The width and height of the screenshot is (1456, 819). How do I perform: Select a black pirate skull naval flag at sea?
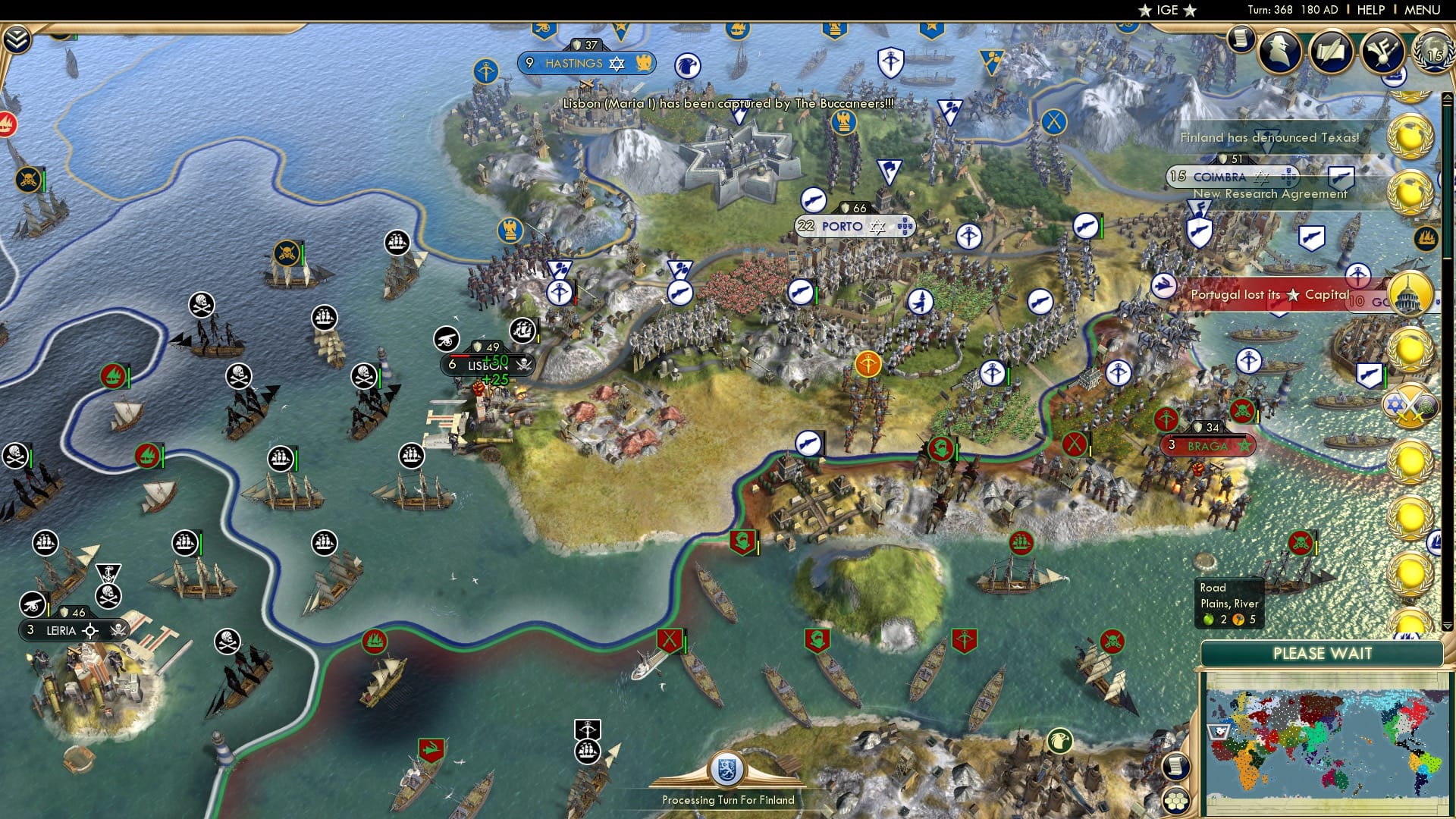200,305
